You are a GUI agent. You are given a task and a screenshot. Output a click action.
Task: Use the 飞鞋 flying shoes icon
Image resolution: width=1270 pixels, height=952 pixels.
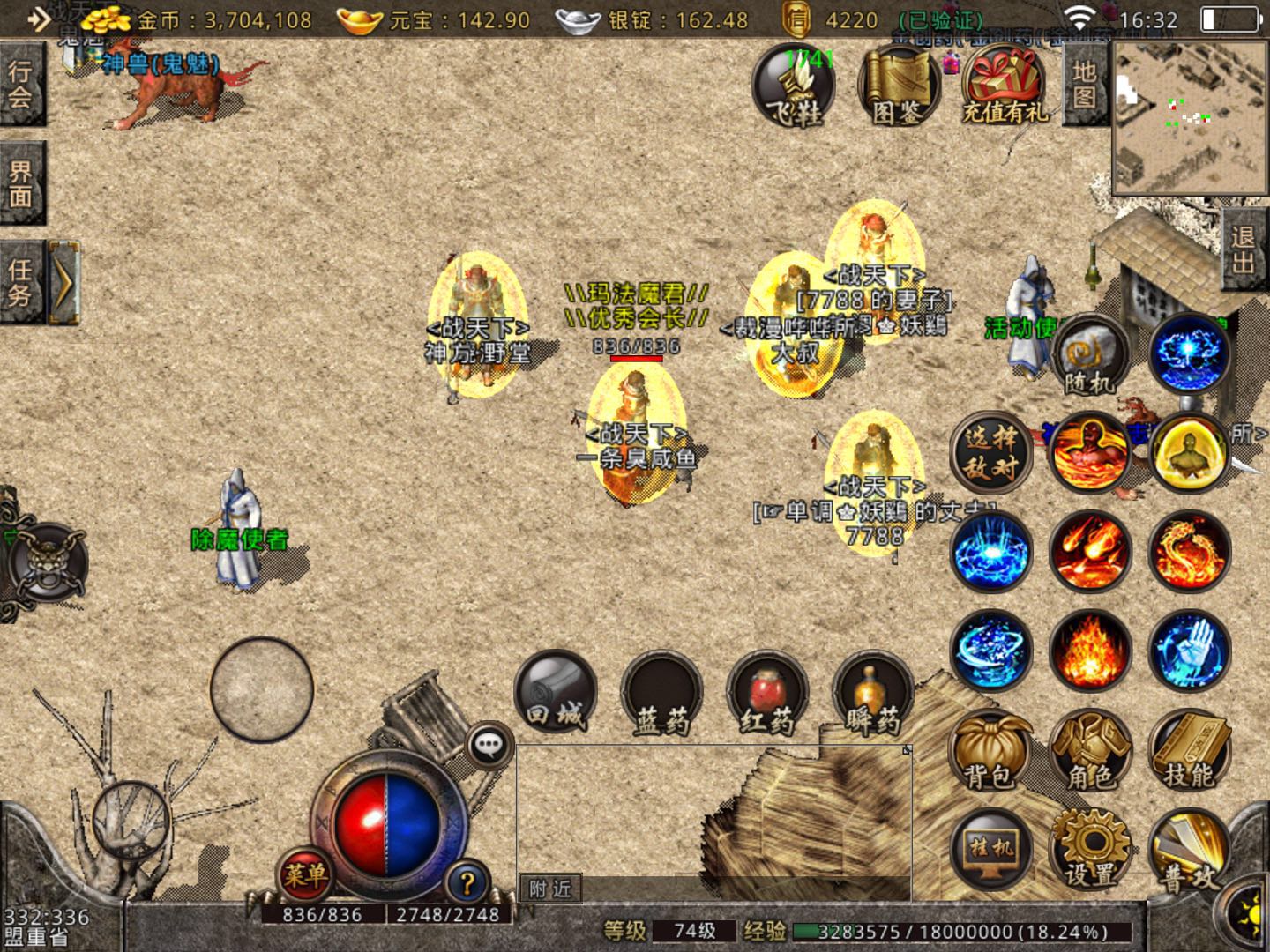point(793,86)
